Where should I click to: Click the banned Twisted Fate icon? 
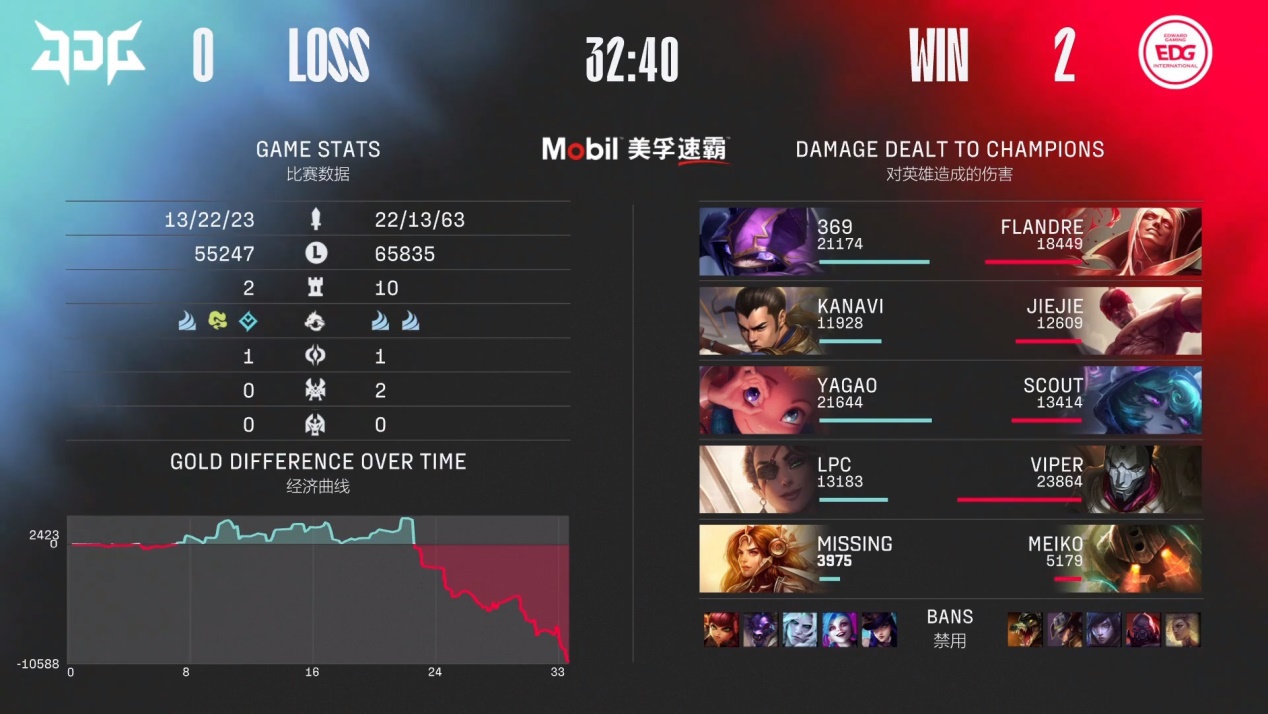(1063, 629)
